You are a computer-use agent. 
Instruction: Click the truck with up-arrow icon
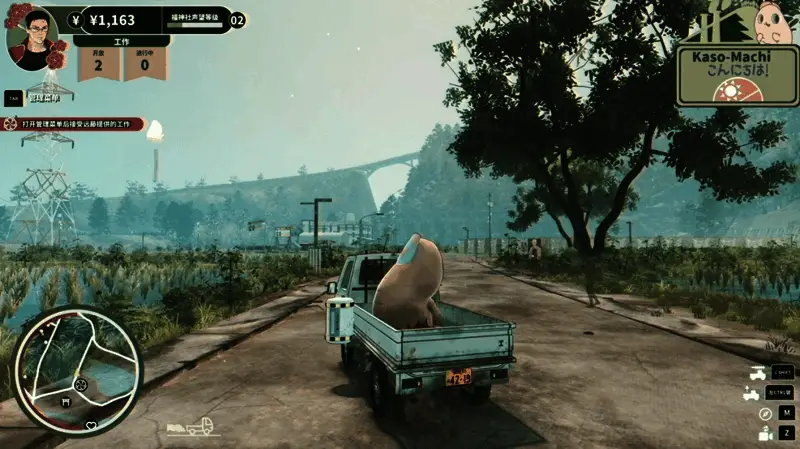[x=752, y=393]
